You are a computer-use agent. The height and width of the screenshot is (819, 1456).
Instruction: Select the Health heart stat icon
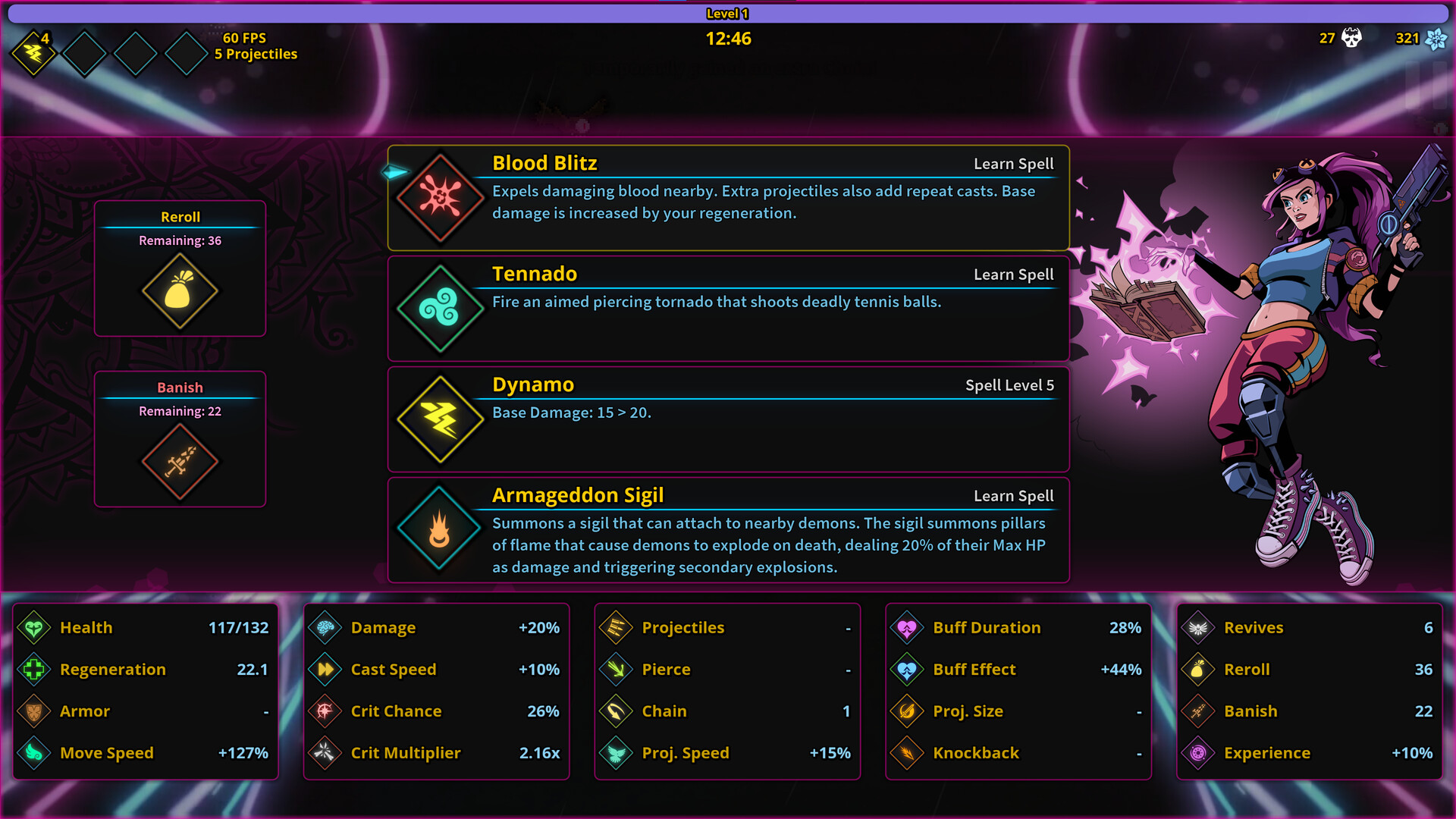(x=32, y=628)
